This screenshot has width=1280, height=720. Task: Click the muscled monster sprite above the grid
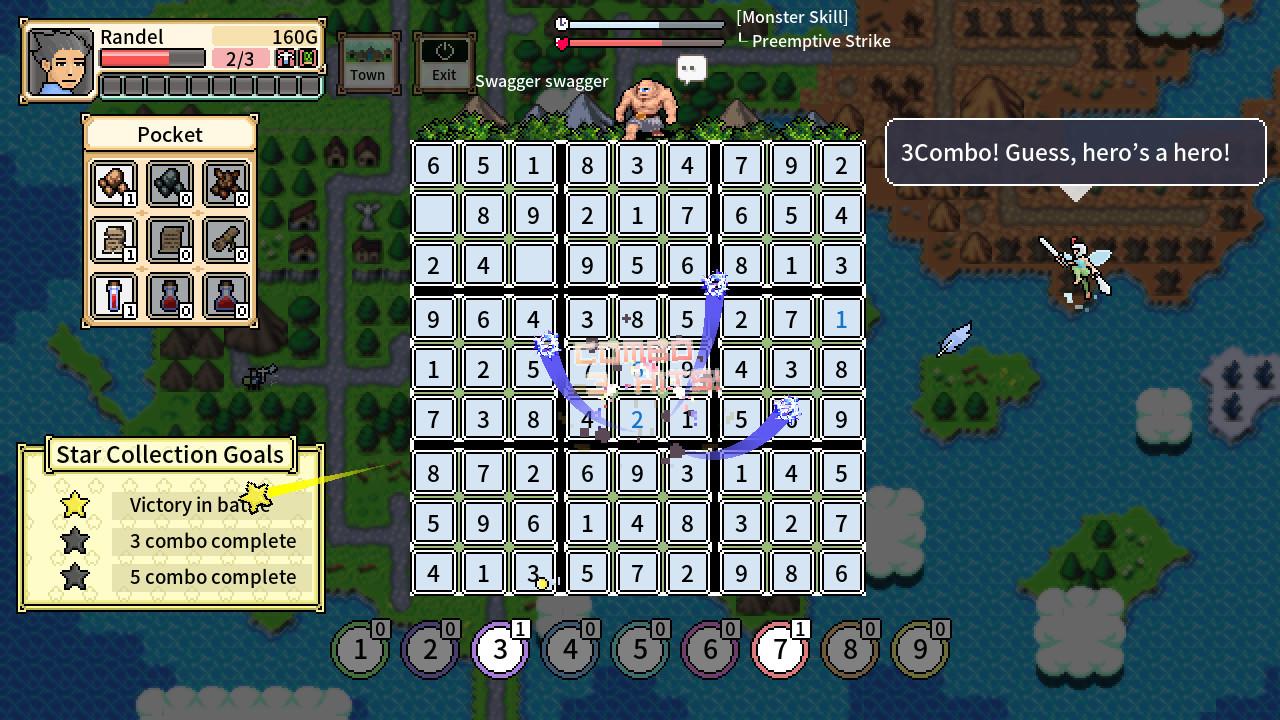pos(648,105)
